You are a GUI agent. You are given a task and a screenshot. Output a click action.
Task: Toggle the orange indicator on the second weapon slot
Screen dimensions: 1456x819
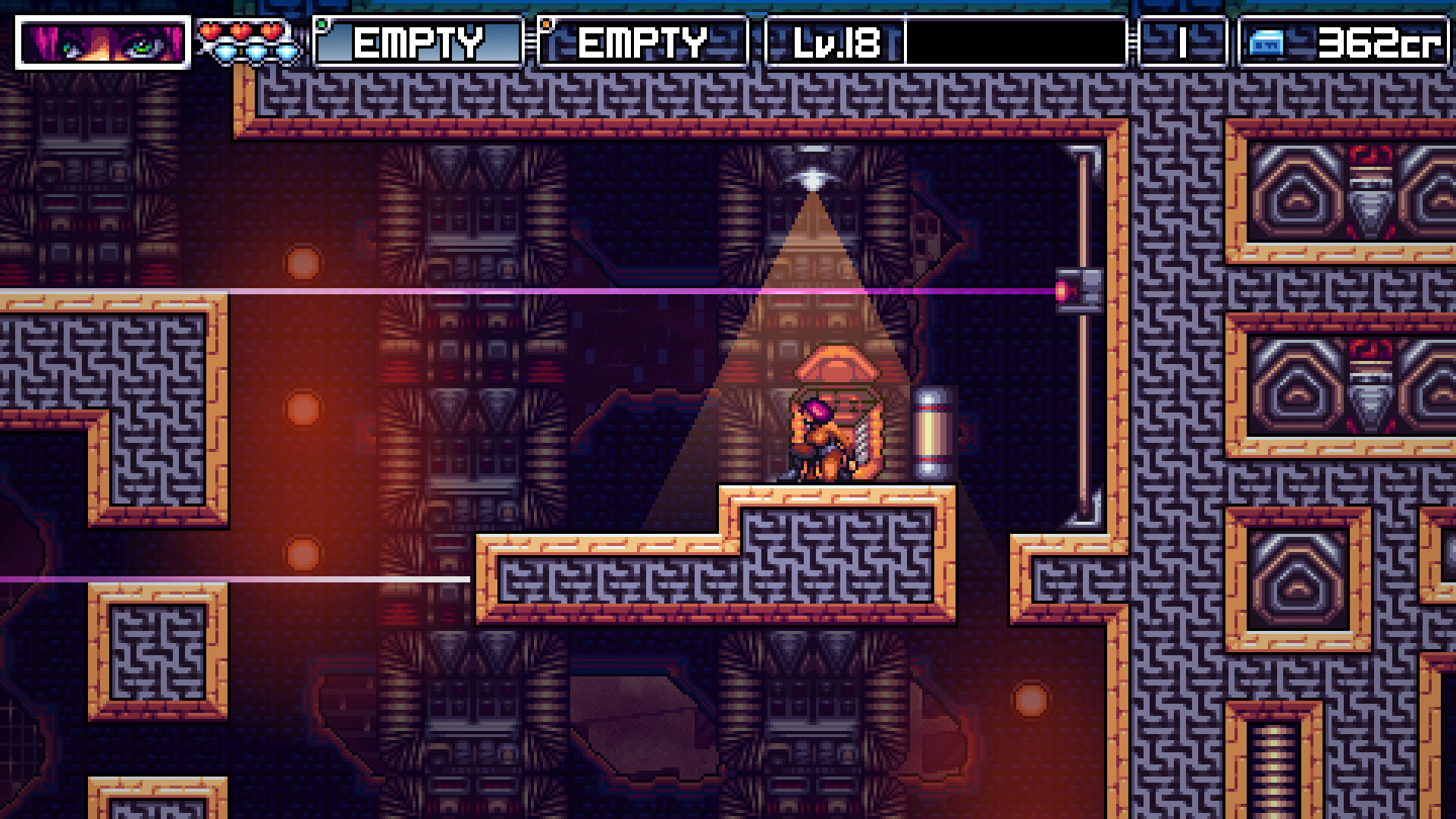pyautogui.click(x=544, y=24)
